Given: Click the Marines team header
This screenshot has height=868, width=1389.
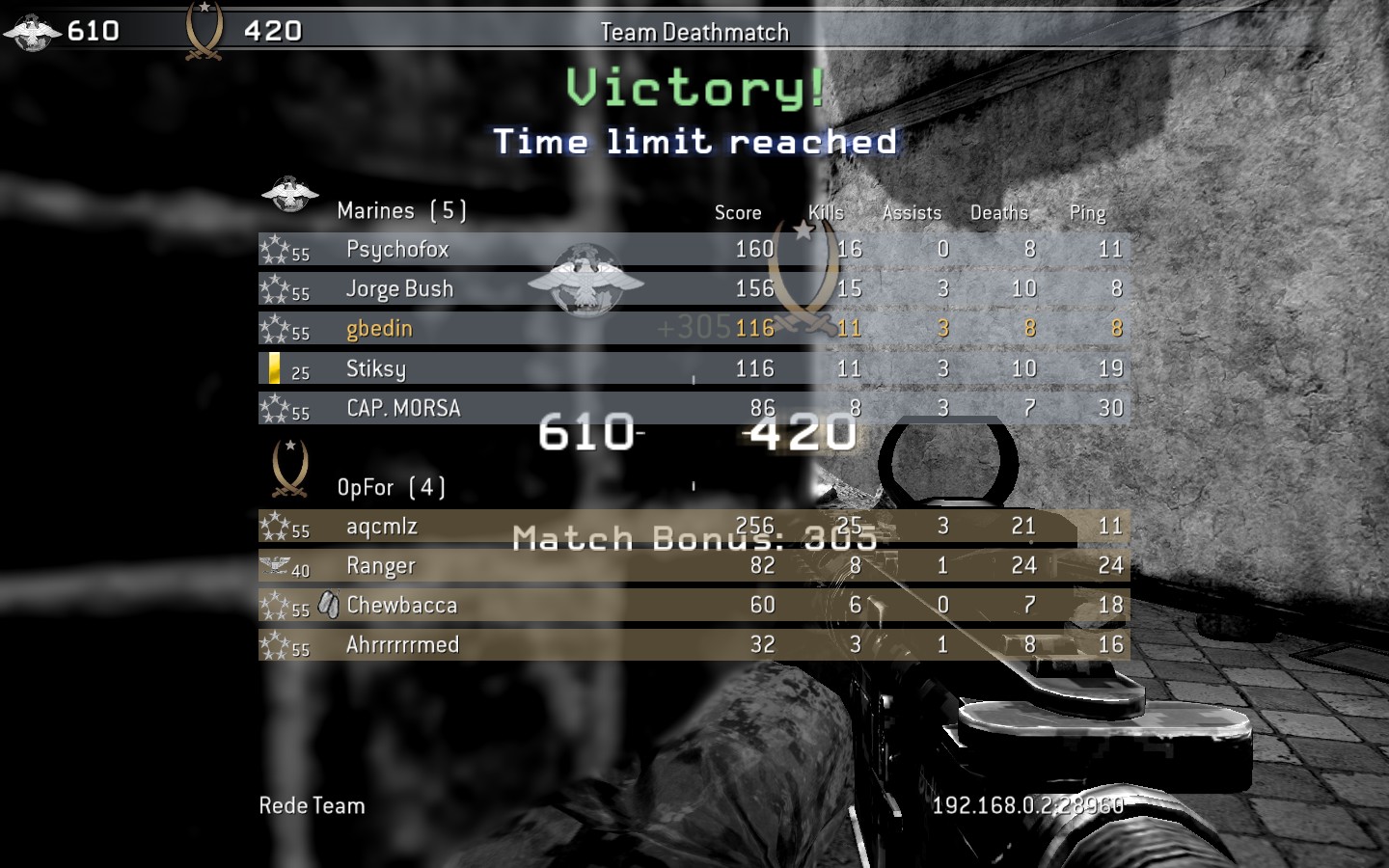Looking at the screenshot, I should point(401,210).
